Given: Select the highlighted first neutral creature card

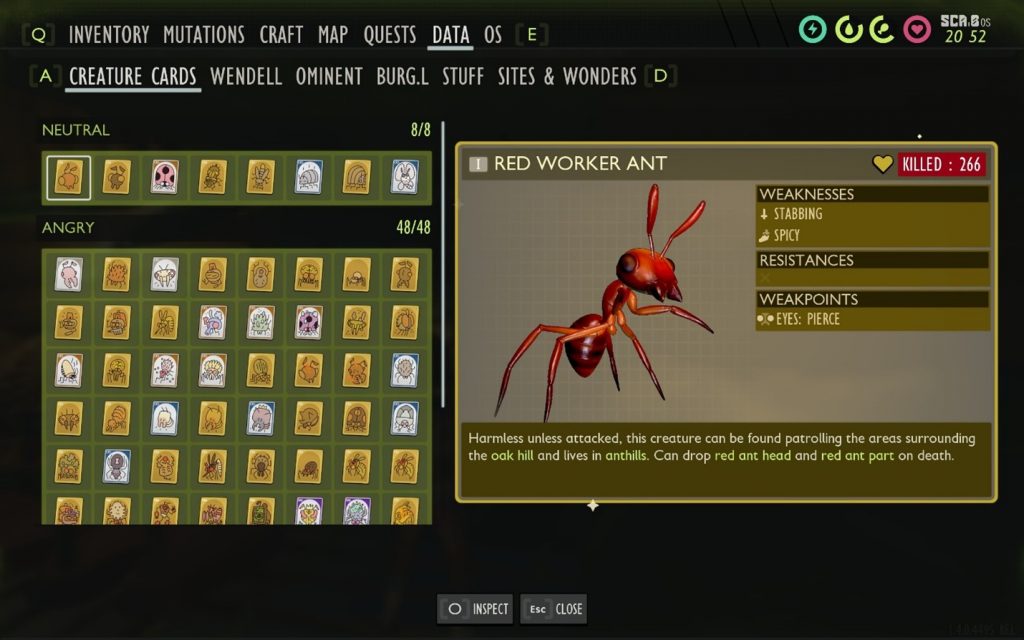Looking at the screenshot, I should (69, 177).
